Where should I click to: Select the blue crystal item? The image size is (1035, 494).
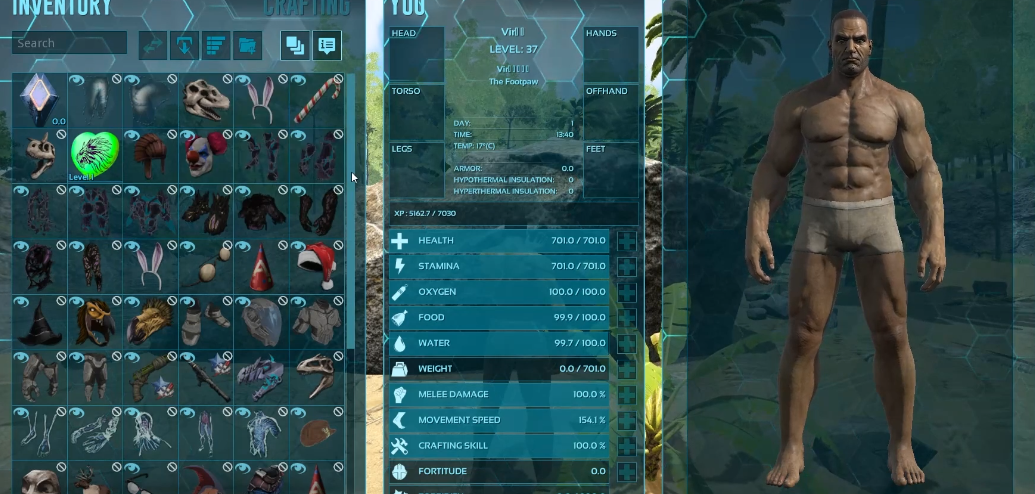pos(39,99)
